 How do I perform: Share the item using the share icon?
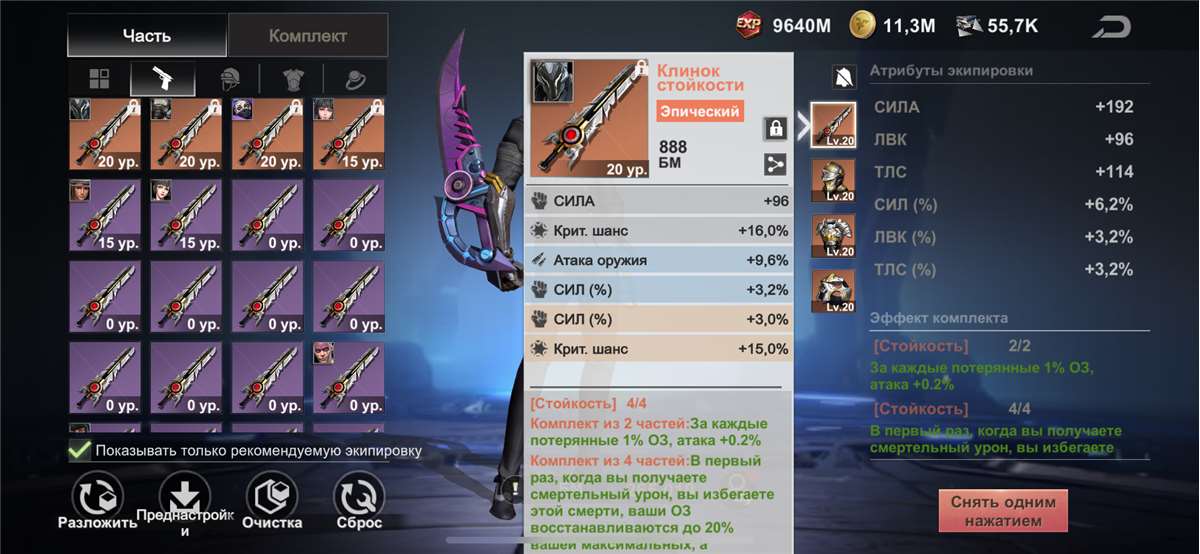pos(775,165)
